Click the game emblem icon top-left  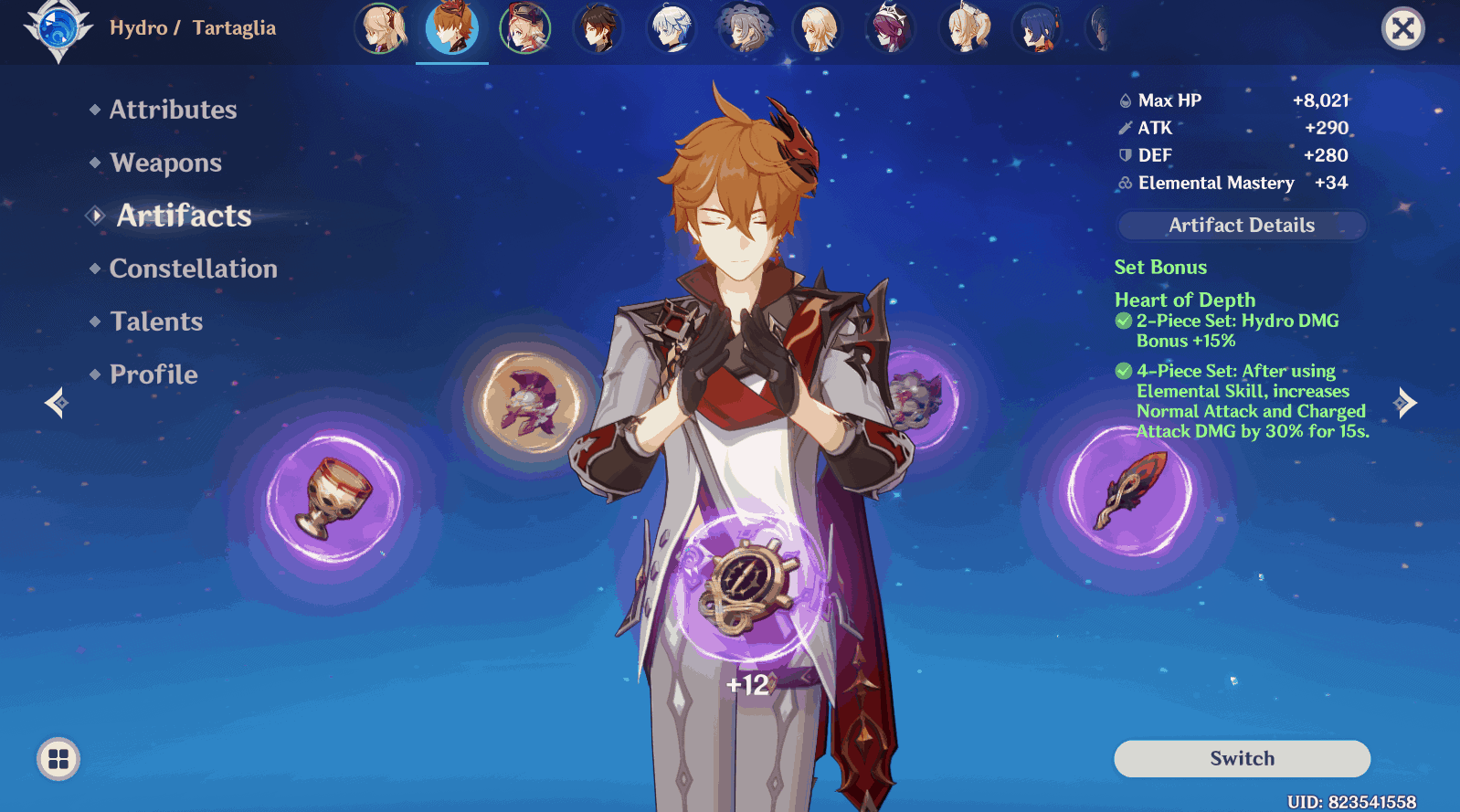pos(57,27)
